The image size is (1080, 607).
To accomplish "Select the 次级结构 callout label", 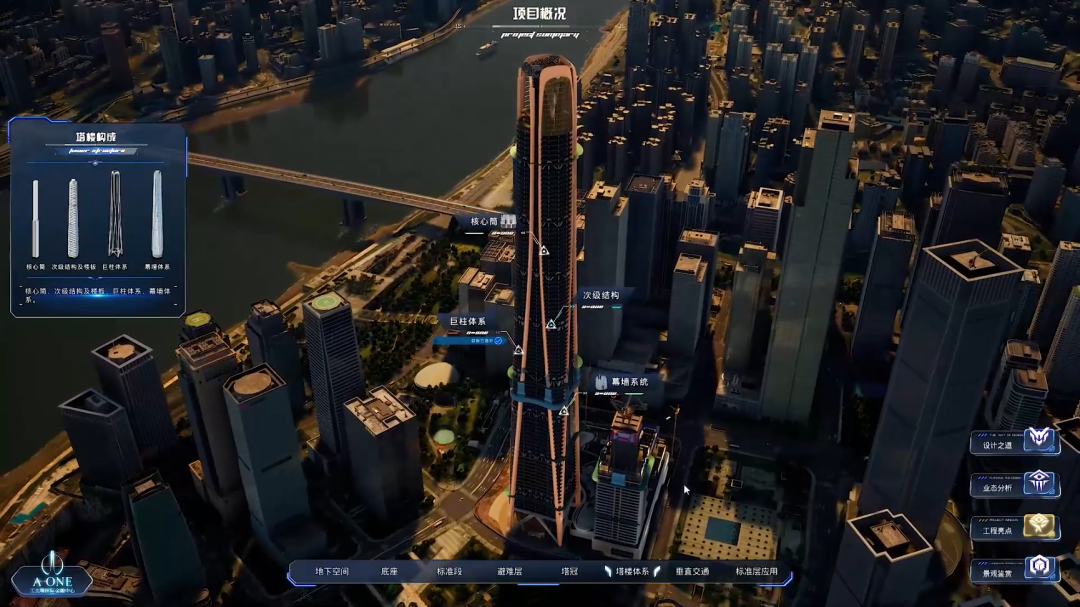I will [x=601, y=296].
